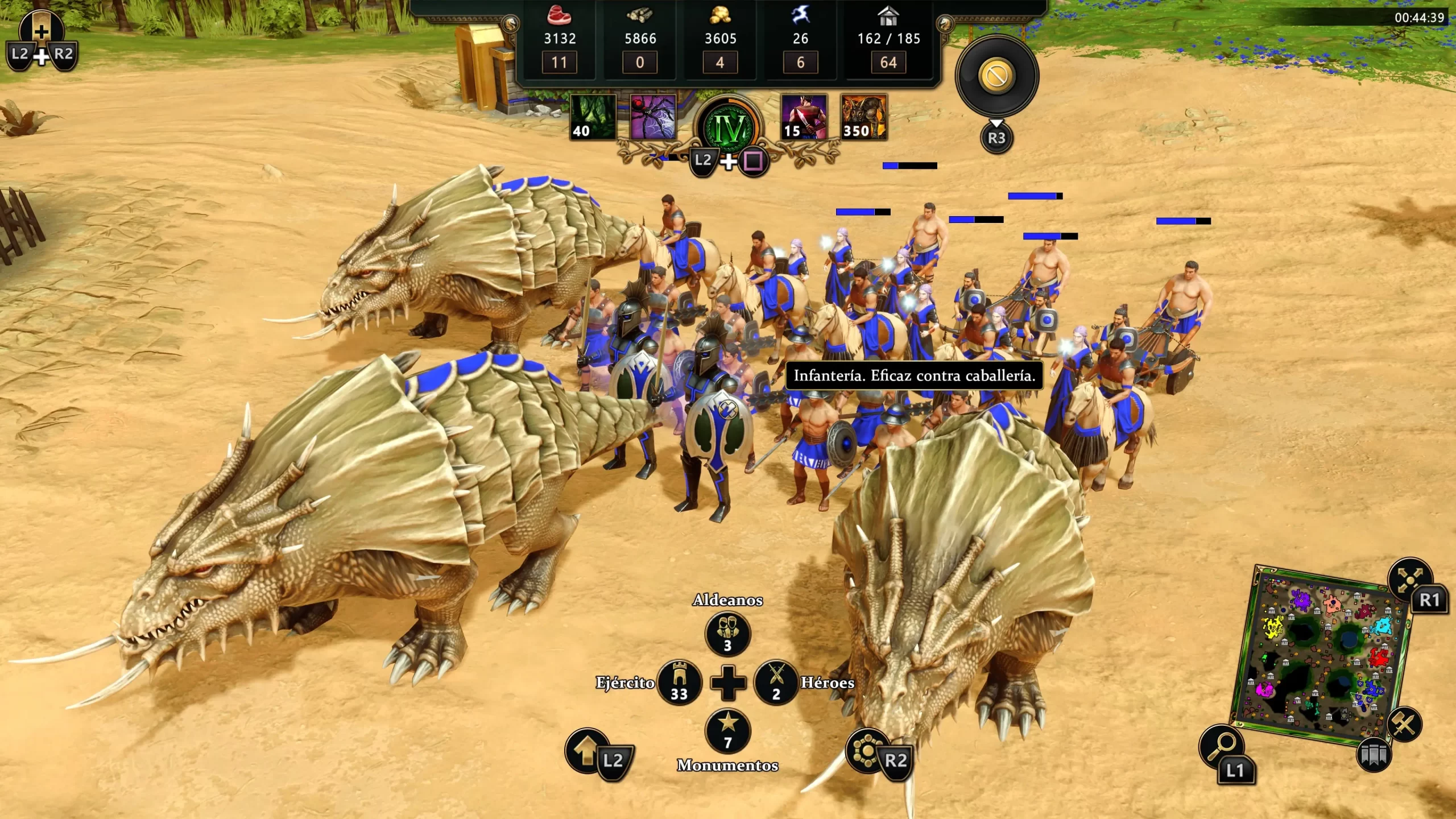Screen dimensions: 1456x819
Task: Click the food resource meat icon
Action: (x=560, y=15)
